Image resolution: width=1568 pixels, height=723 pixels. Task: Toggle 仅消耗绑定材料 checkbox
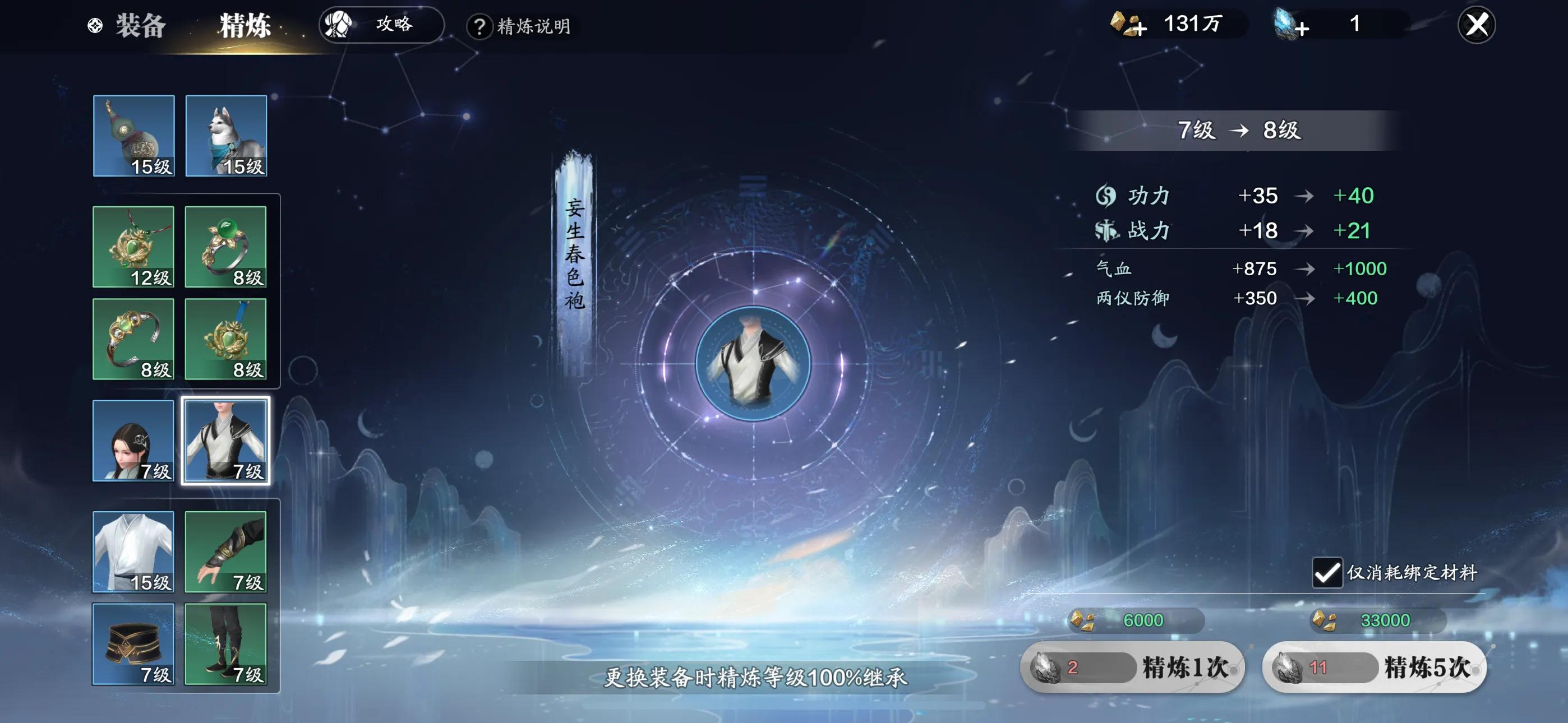pos(1326,573)
